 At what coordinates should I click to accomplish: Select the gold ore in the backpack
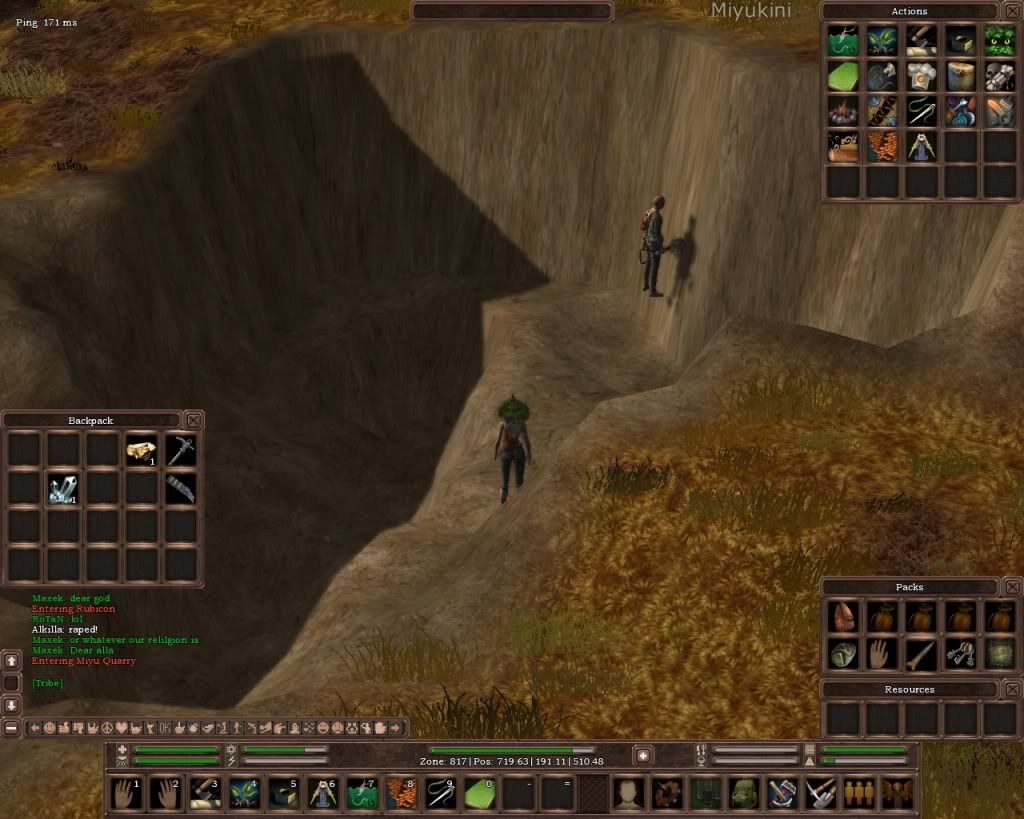[141, 451]
